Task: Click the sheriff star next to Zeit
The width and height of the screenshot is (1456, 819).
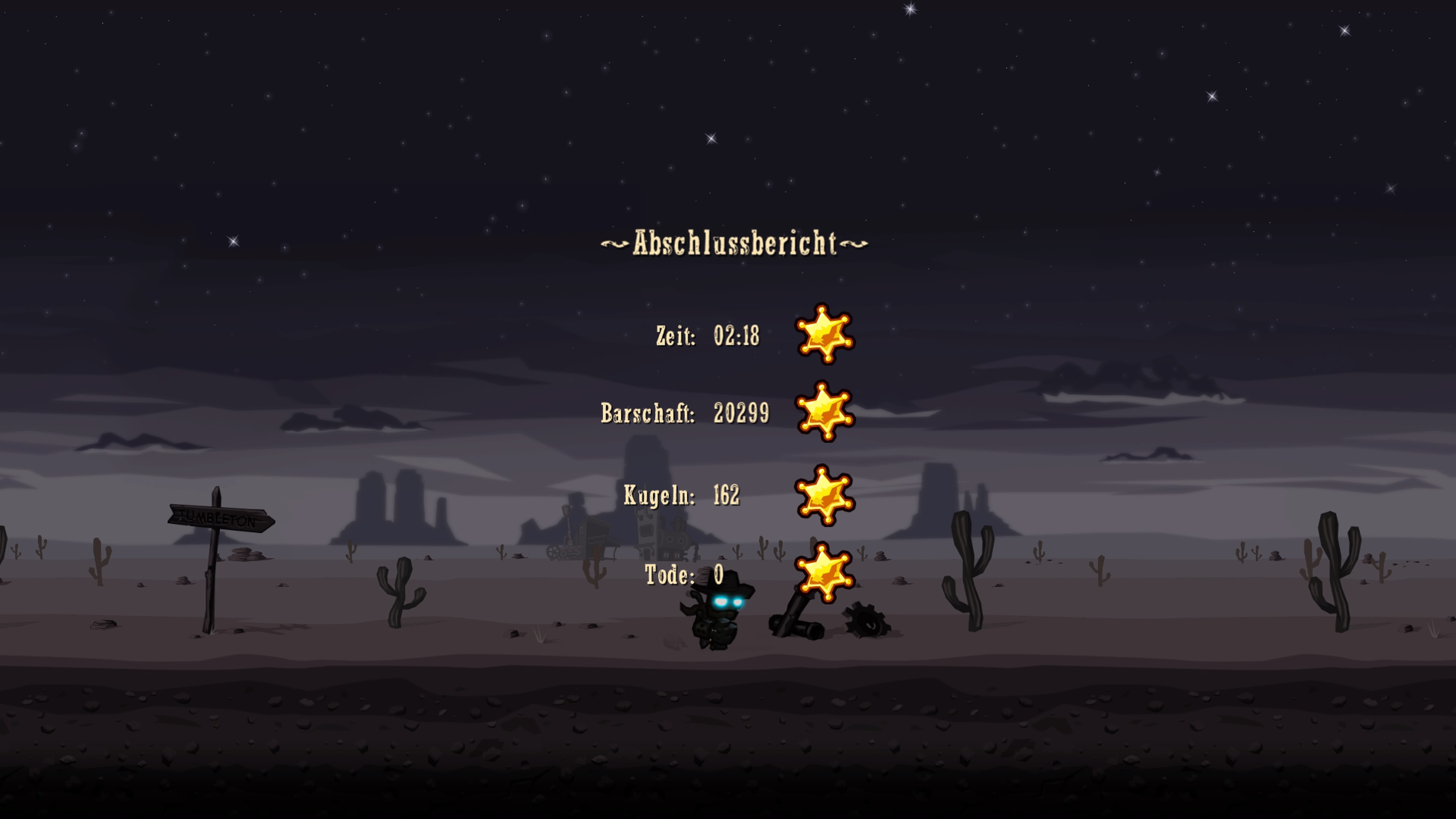Action: tap(824, 336)
